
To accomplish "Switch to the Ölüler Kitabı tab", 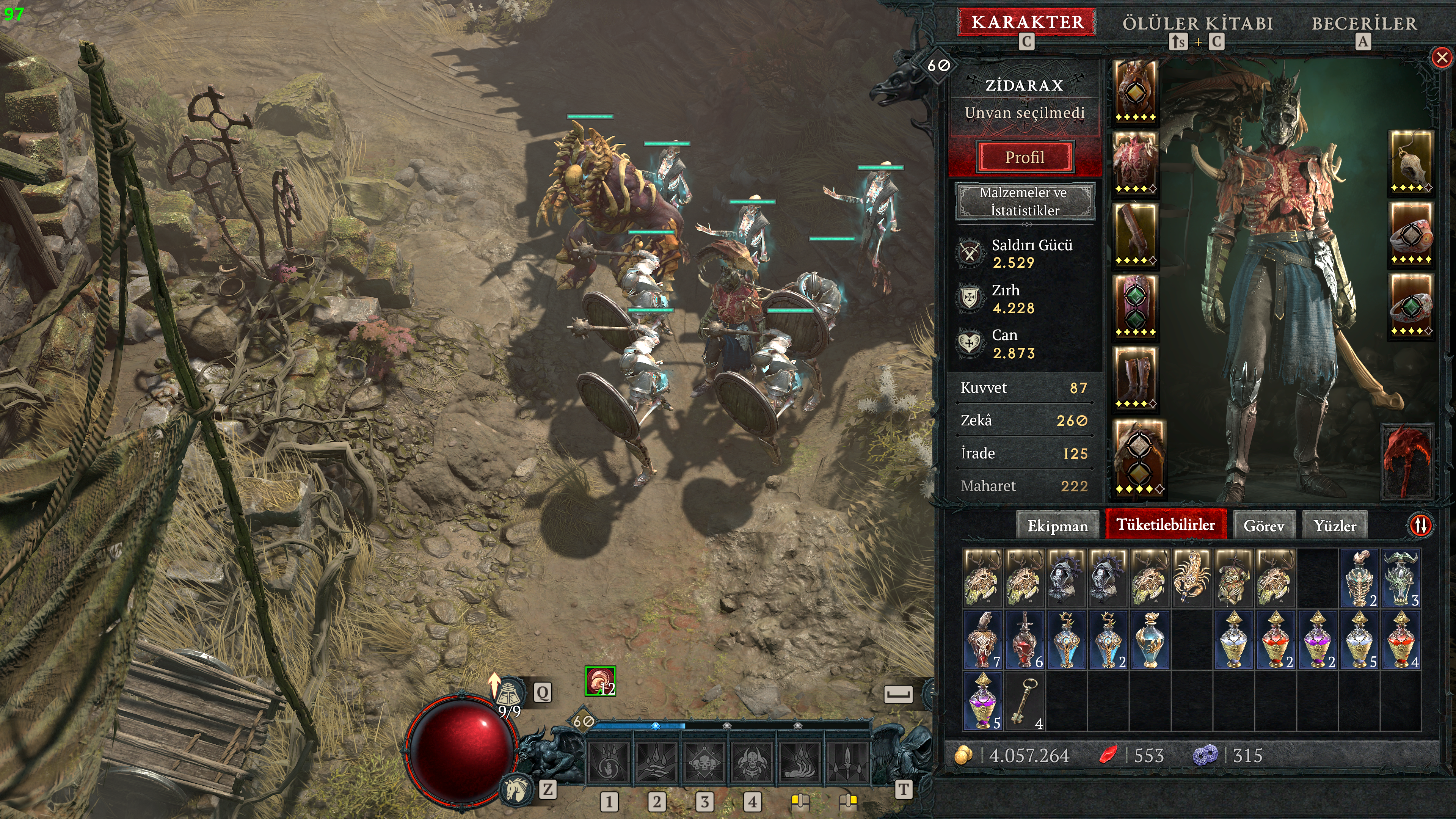I will 1197,24.
